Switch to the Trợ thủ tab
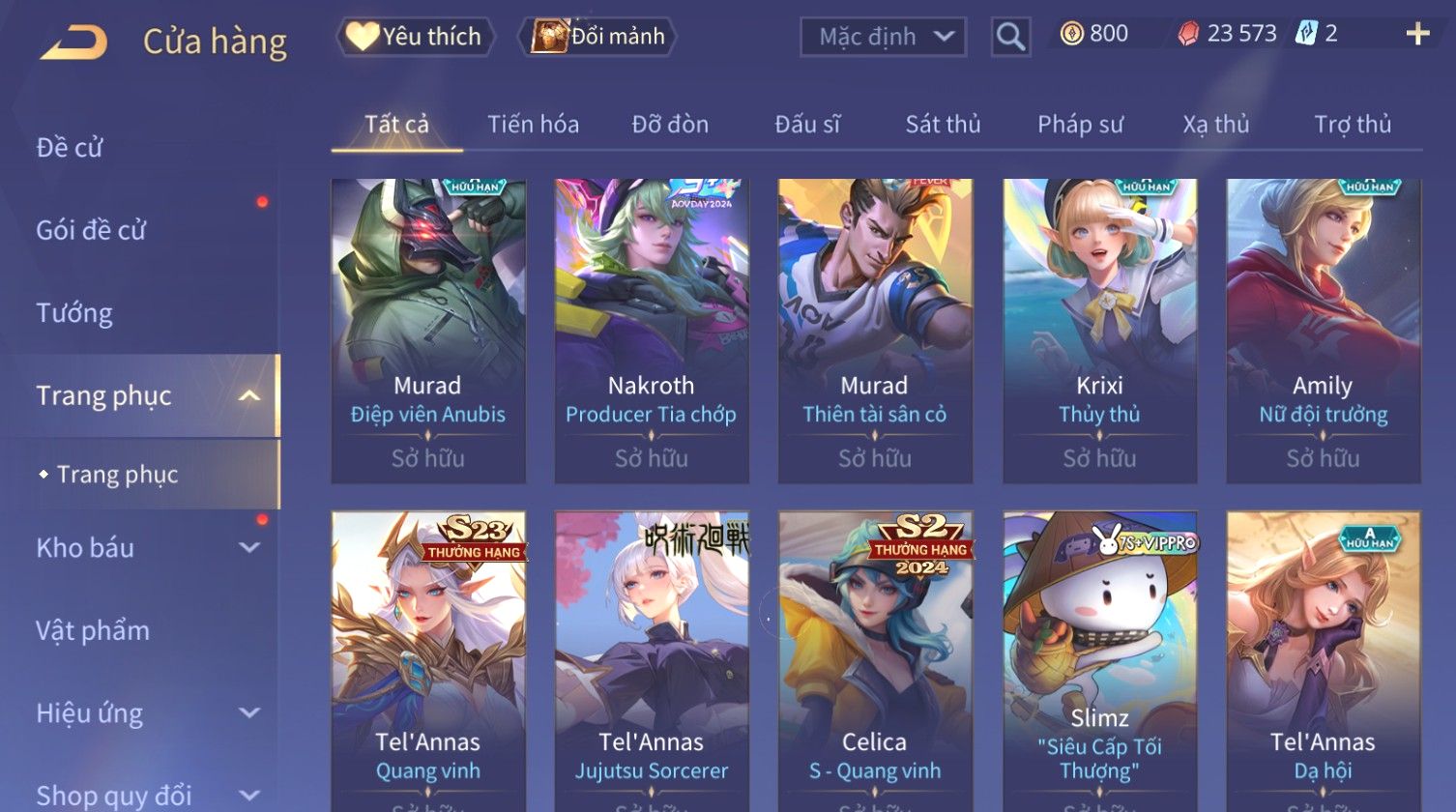This screenshot has width=1456, height=812. tap(1352, 125)
